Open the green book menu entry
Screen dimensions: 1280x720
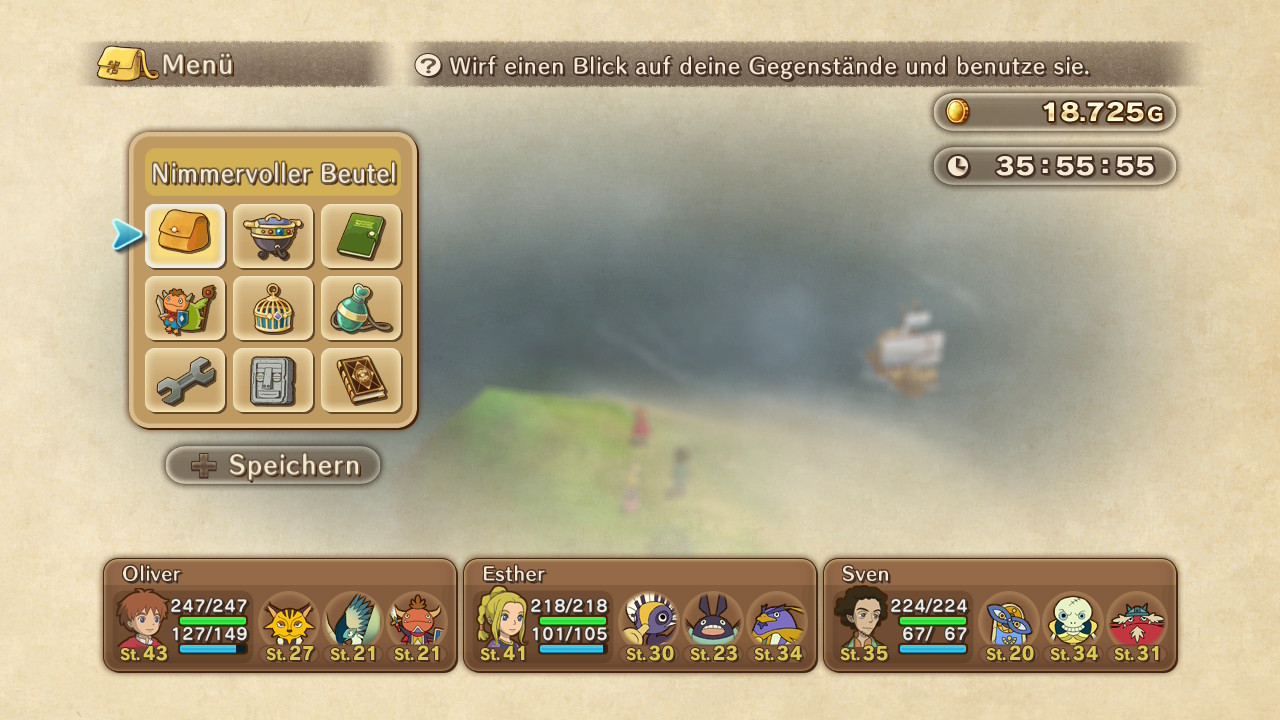361,236
